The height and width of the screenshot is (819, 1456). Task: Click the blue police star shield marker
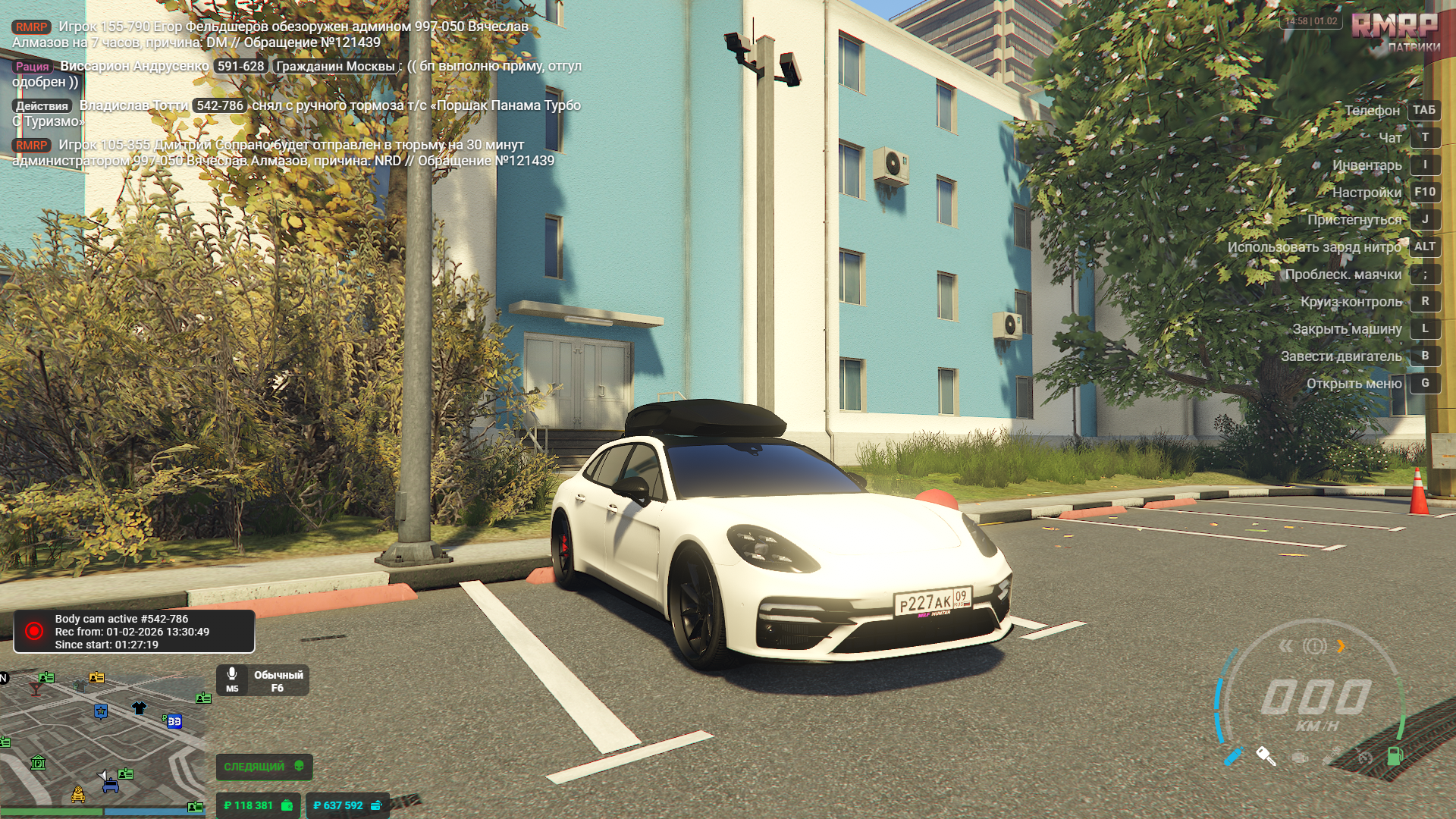coord(101,711)
